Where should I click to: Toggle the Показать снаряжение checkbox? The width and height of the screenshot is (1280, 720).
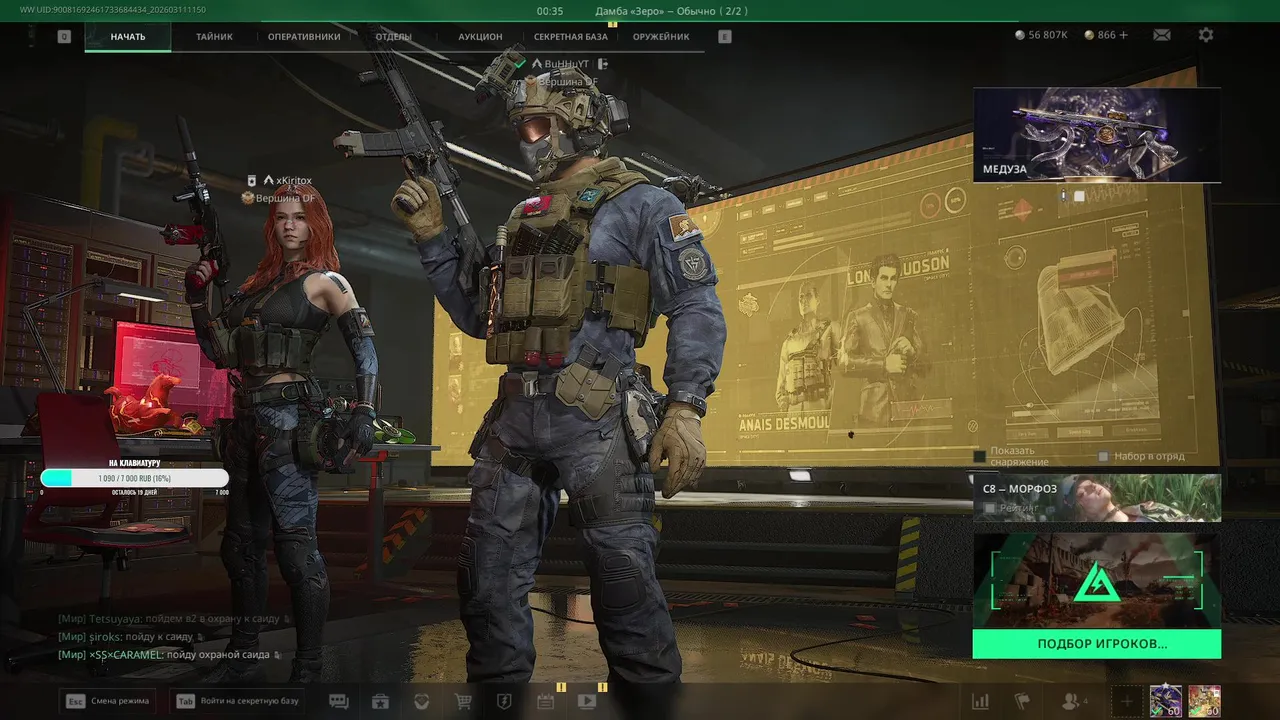tap(980, 457)
